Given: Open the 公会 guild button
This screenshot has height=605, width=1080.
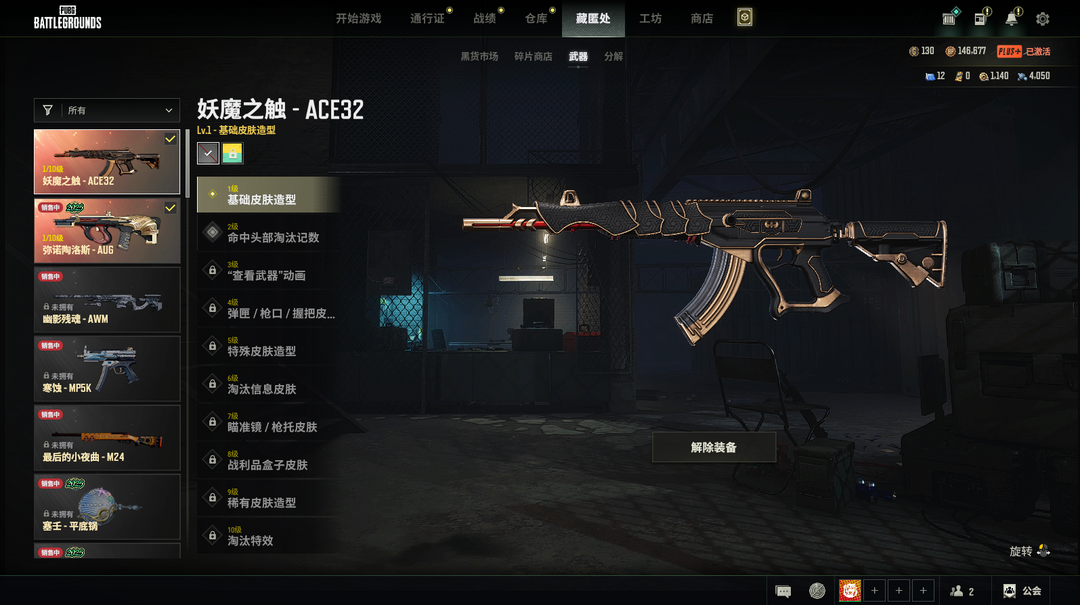Looking at the screenshot, I should point(1023,591).
